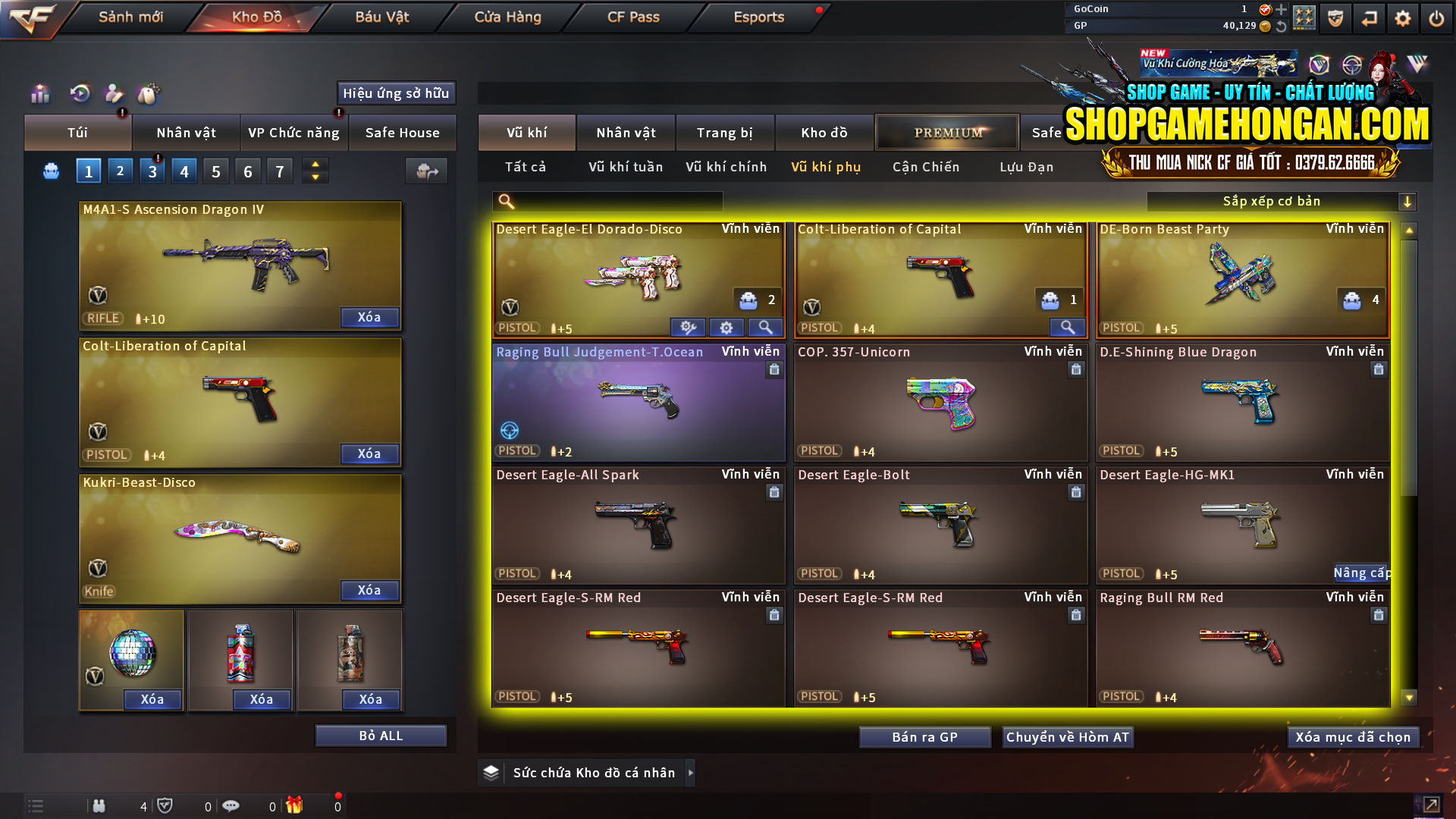The height and width of the screenshot is (819, 1456).
Task: Switch to the Vũ khí phụ filter tab
Action: (x=827, y=167)
